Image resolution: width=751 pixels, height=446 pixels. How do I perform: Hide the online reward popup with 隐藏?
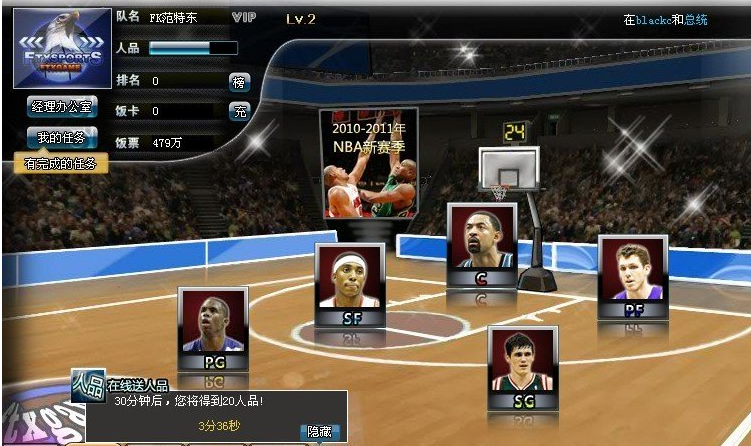[319, 431]
